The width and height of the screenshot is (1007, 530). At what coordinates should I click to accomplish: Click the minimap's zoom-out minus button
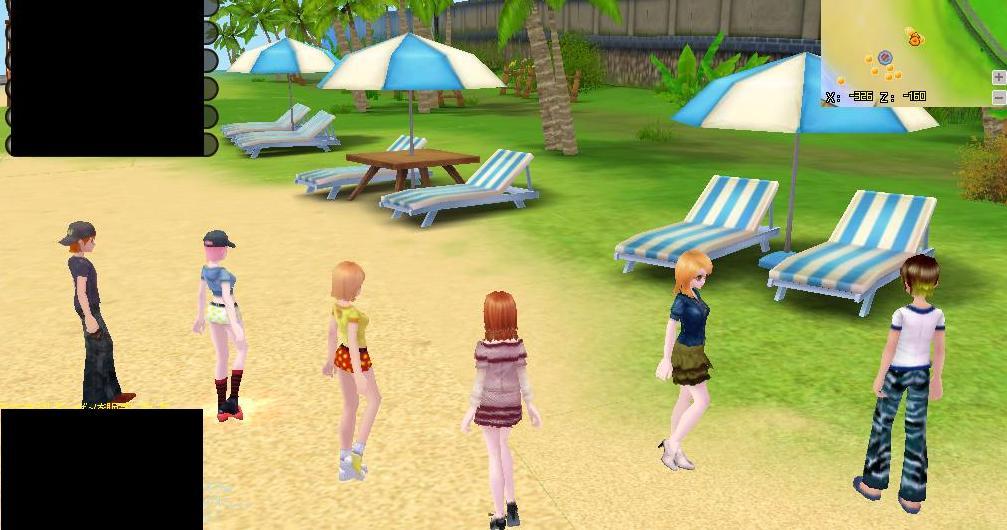[998, 97]
